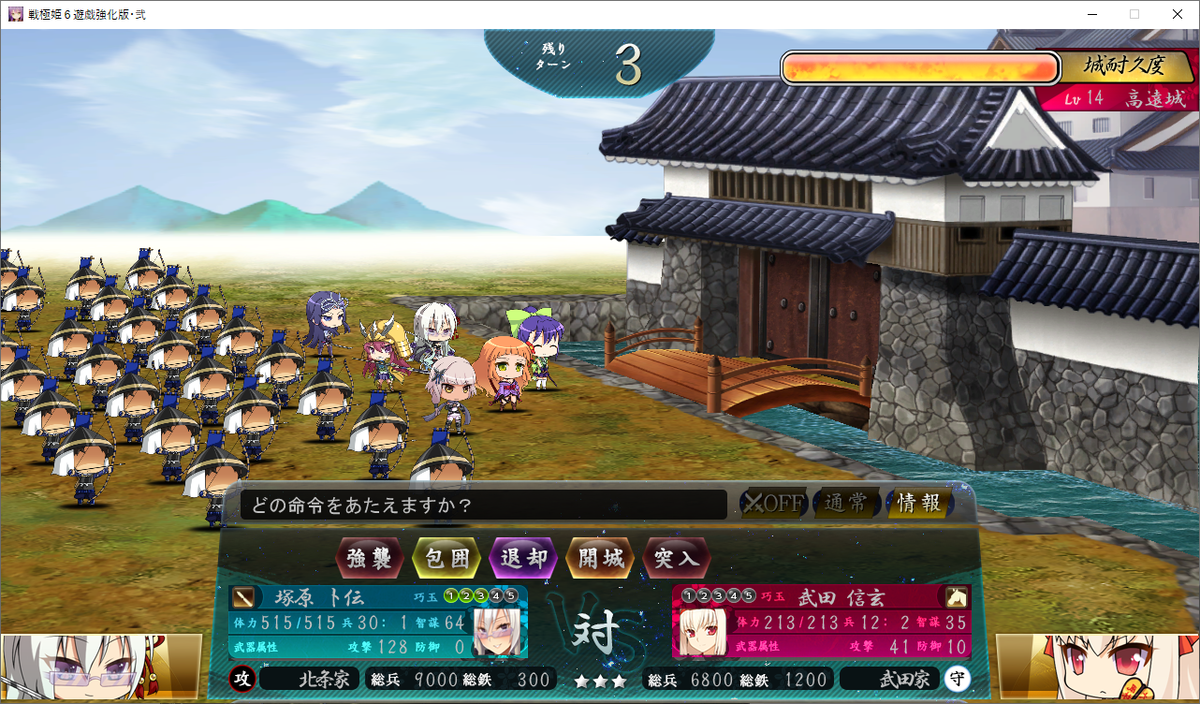
Task: Click the 通常 speed button
Action: [846, 503]
